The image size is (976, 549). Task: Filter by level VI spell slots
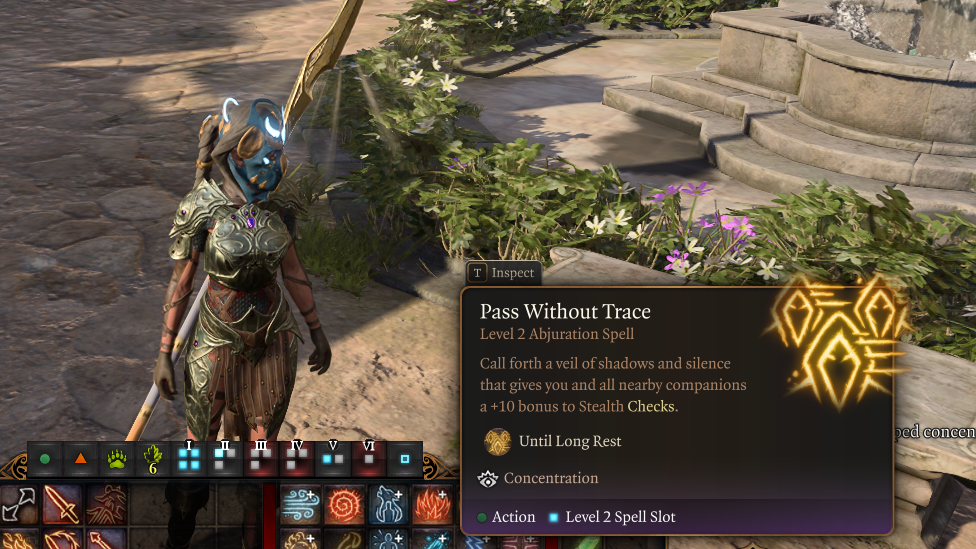pos(369,458)
